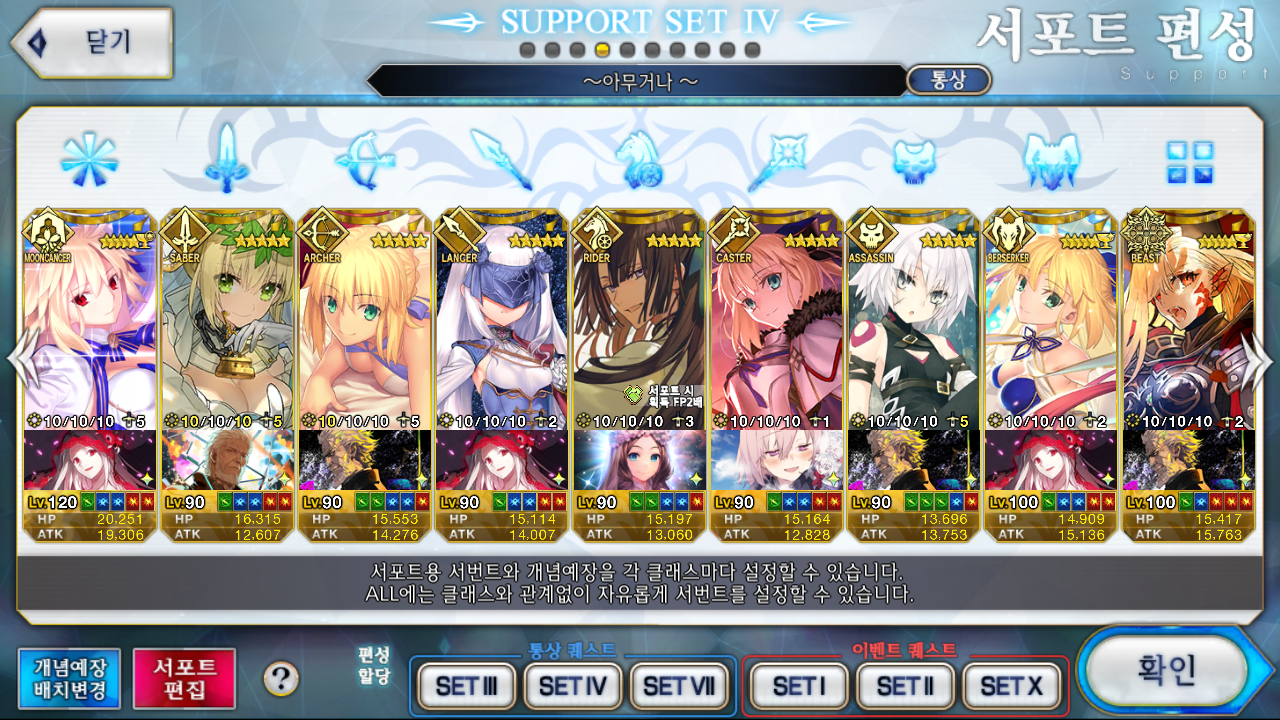
Task: Open the question mark help button
Action: 281,680
